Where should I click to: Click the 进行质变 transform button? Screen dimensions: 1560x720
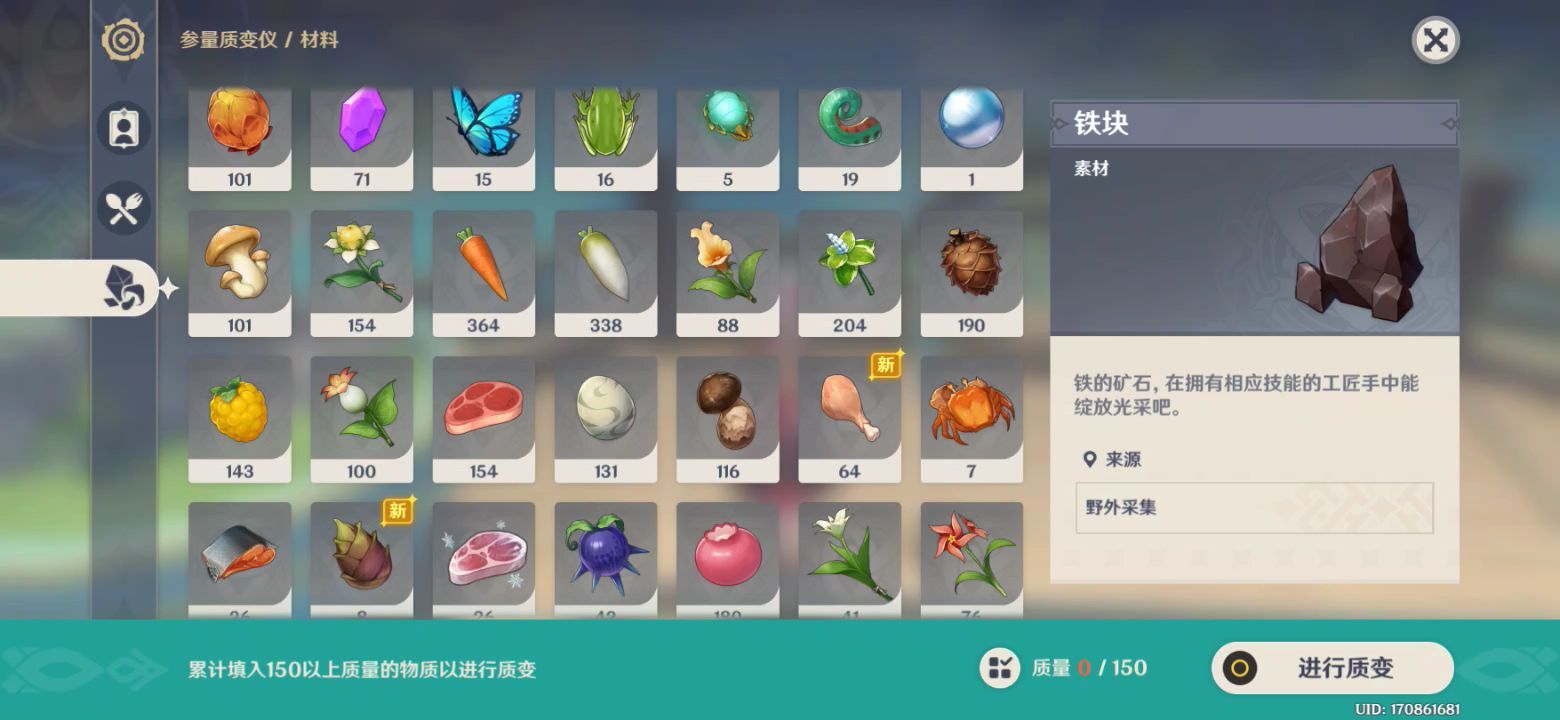pos(1331,668)
